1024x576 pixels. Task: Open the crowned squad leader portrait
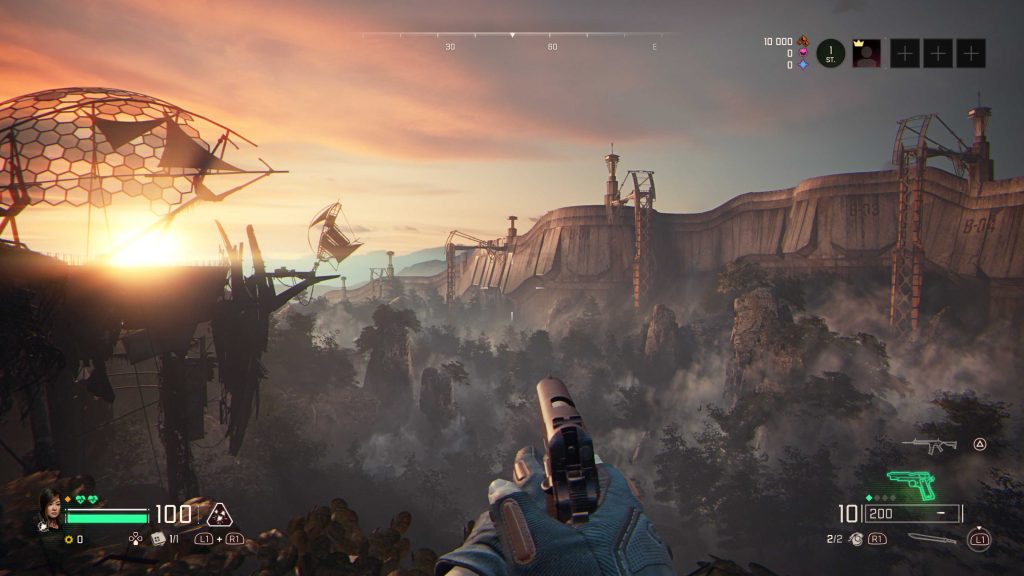pos(866,53)
